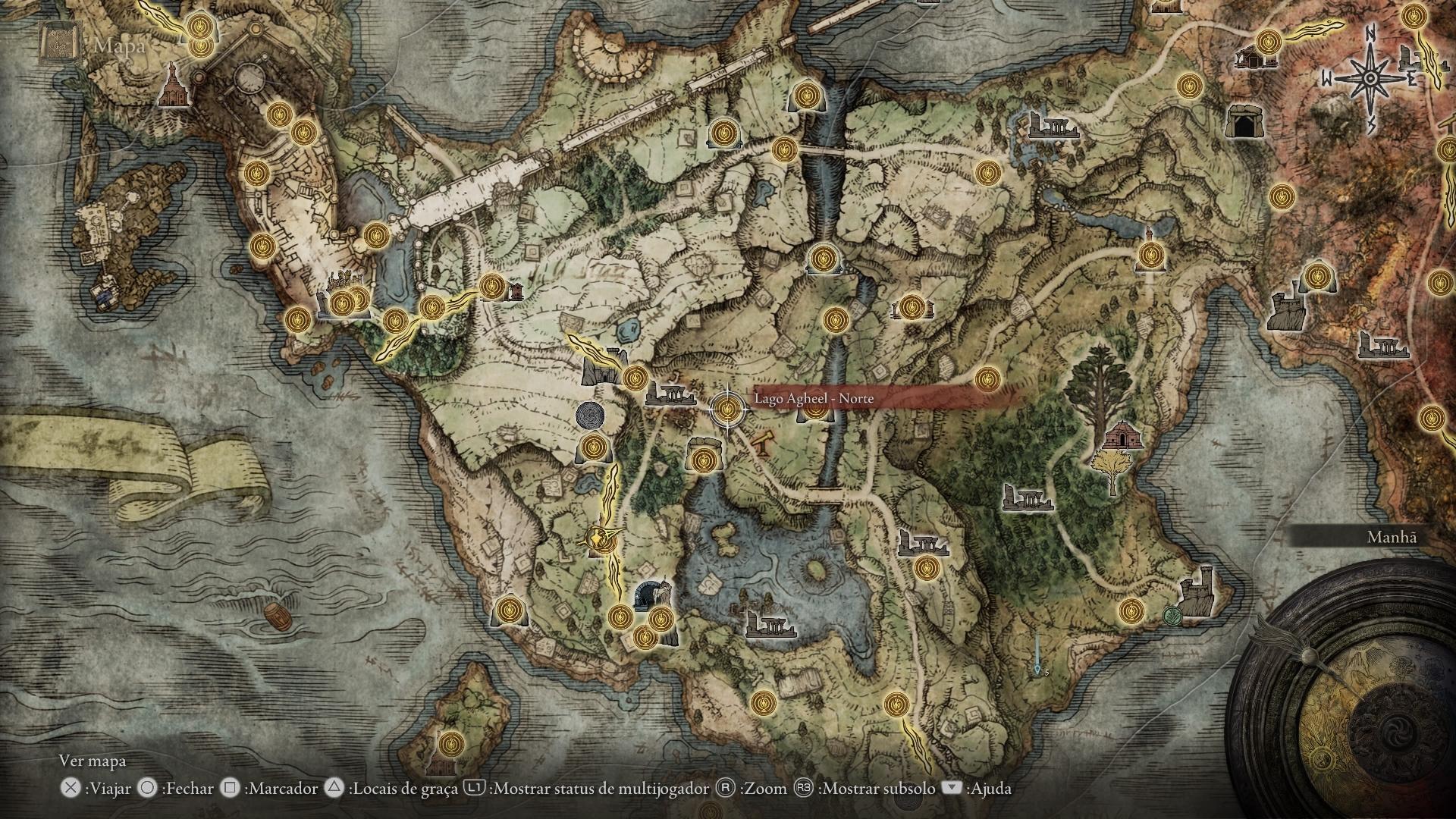Click the red-roofed church icon in the northwest

coord(174,85)
